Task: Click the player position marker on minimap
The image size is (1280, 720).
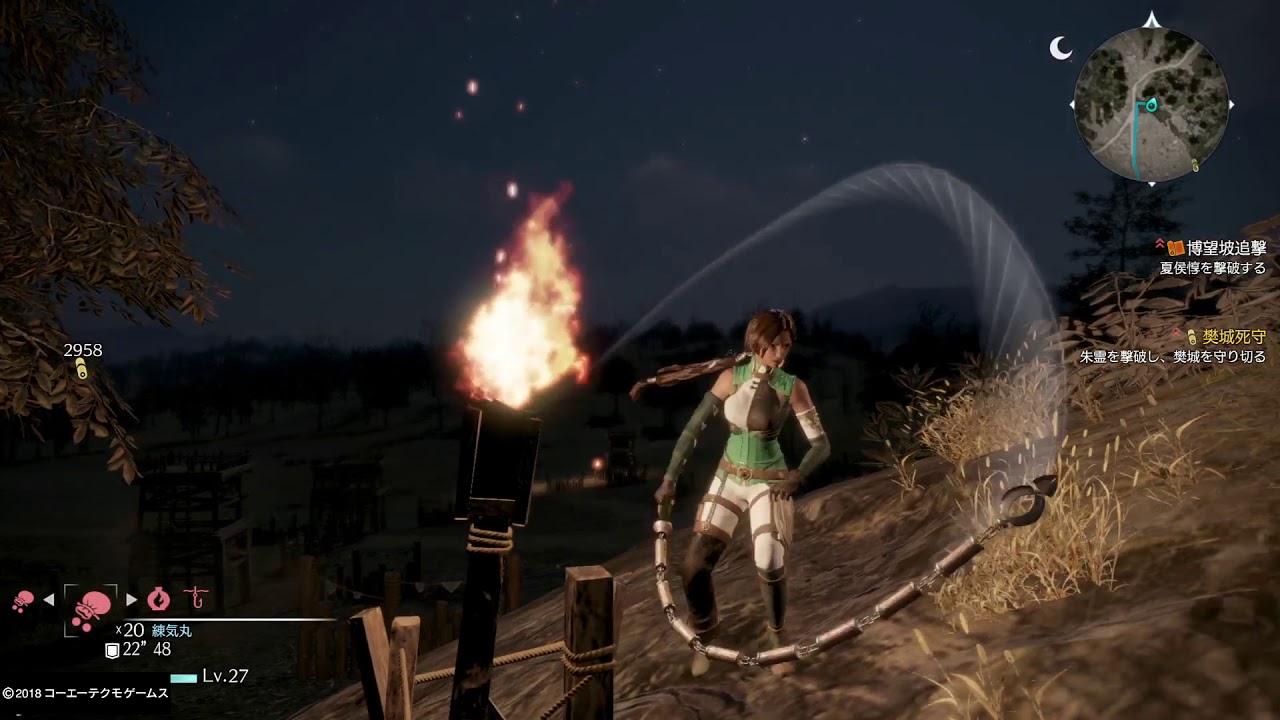Action: [x=1150, y=104]
